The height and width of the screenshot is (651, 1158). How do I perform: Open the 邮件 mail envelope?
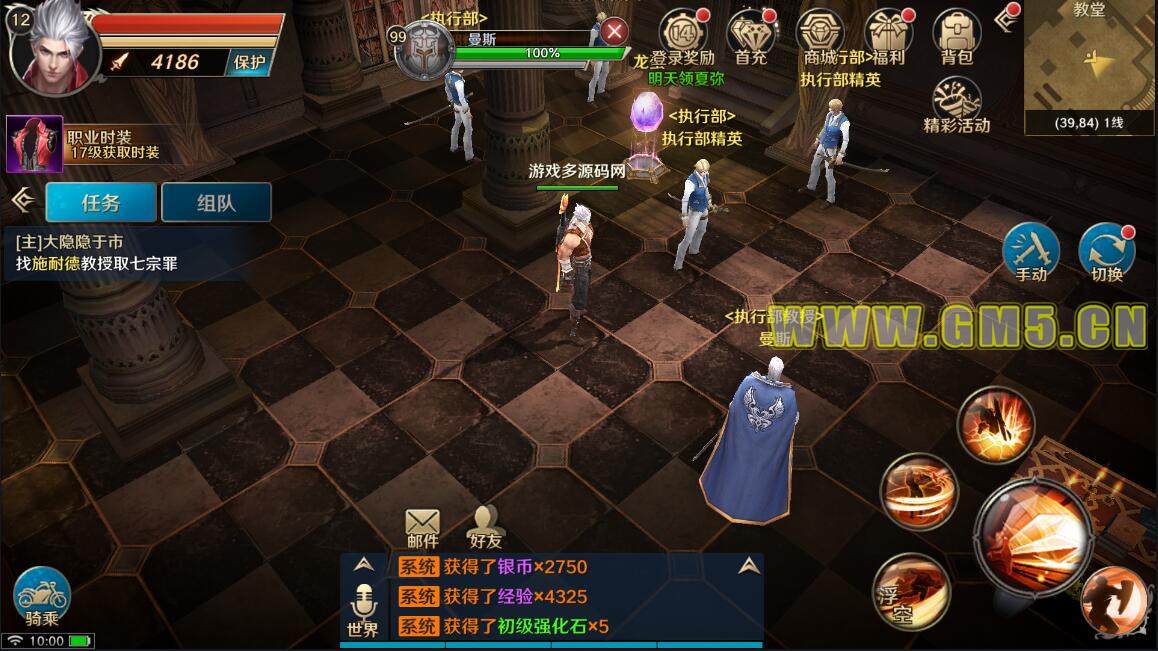[423, 525]
